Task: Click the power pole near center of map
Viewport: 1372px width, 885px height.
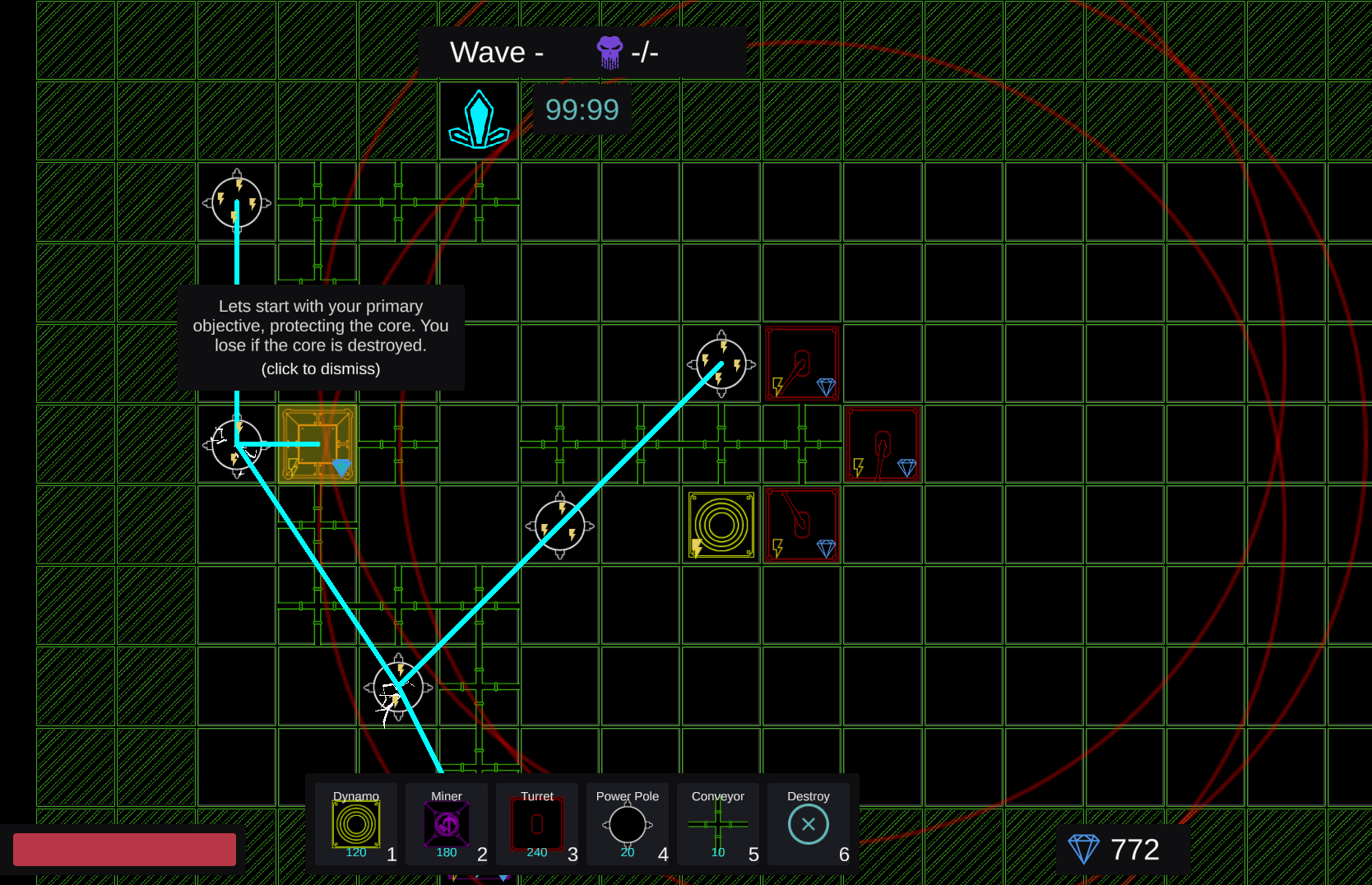Action: [x=559, y=526]
